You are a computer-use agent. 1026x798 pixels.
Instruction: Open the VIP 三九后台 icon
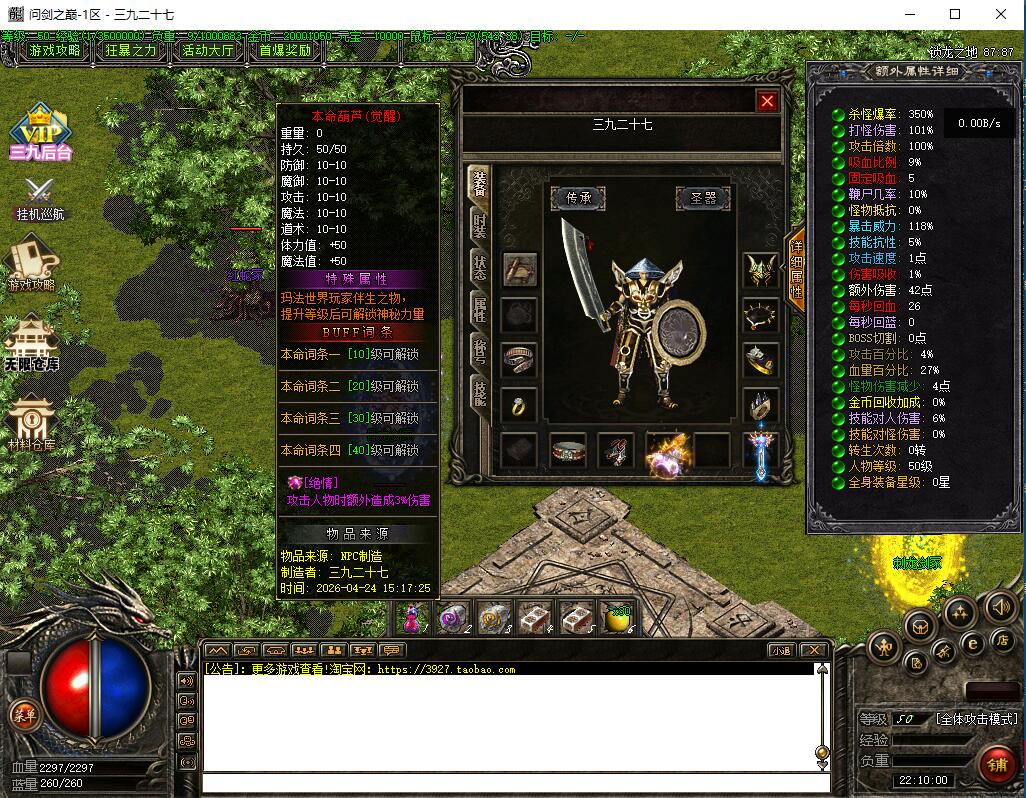[41, 132]
